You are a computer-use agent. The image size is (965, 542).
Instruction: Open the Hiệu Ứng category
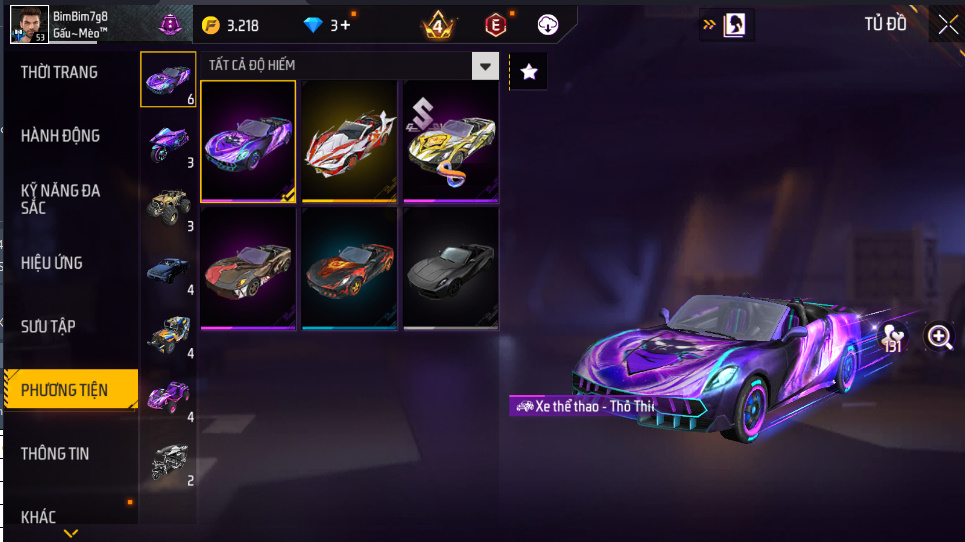click(x=52, y=263)
